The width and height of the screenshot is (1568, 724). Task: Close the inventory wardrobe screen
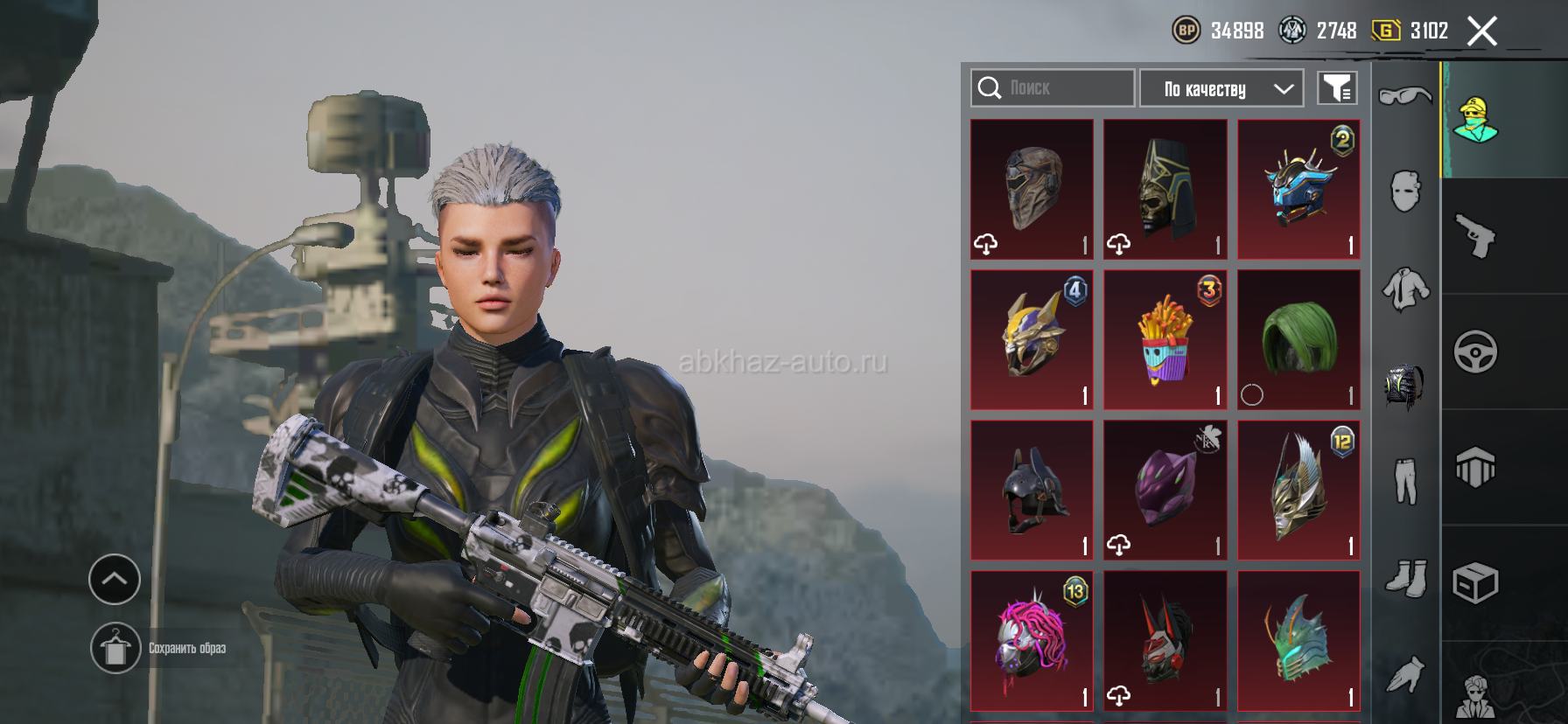click(x=1481, y=31)
